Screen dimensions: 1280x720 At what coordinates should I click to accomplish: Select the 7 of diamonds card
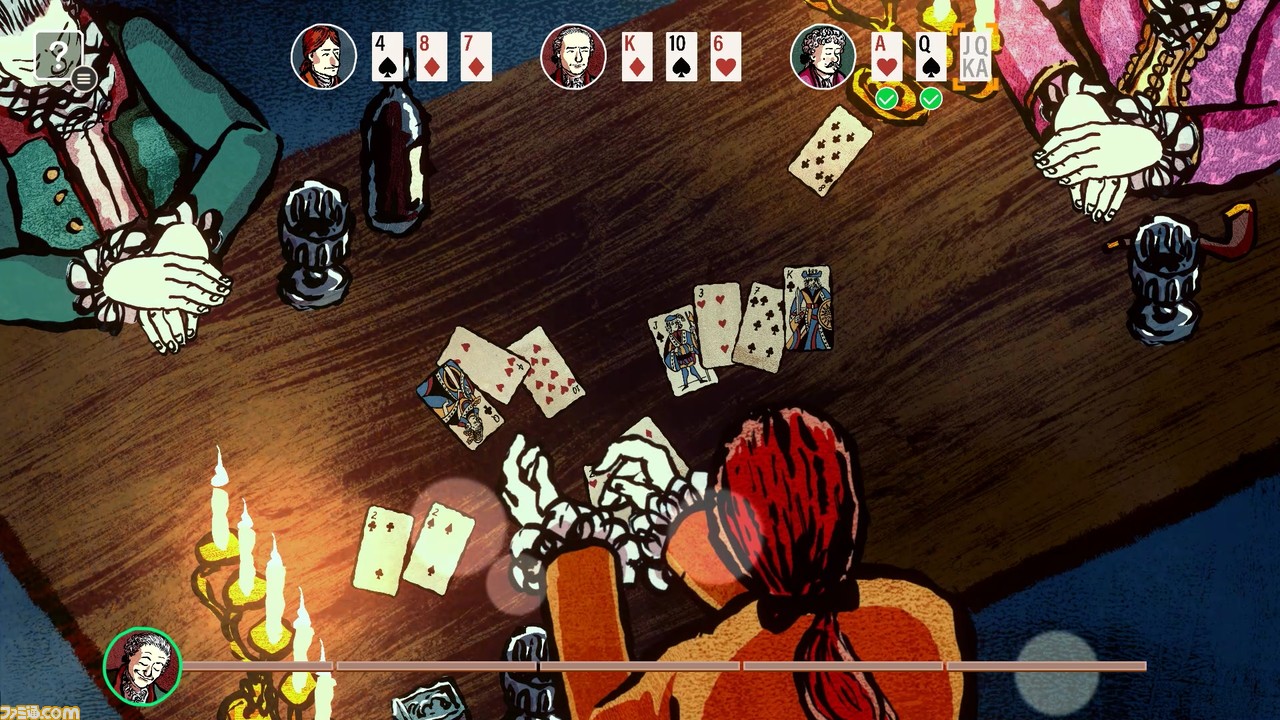(x=476, y=57)
